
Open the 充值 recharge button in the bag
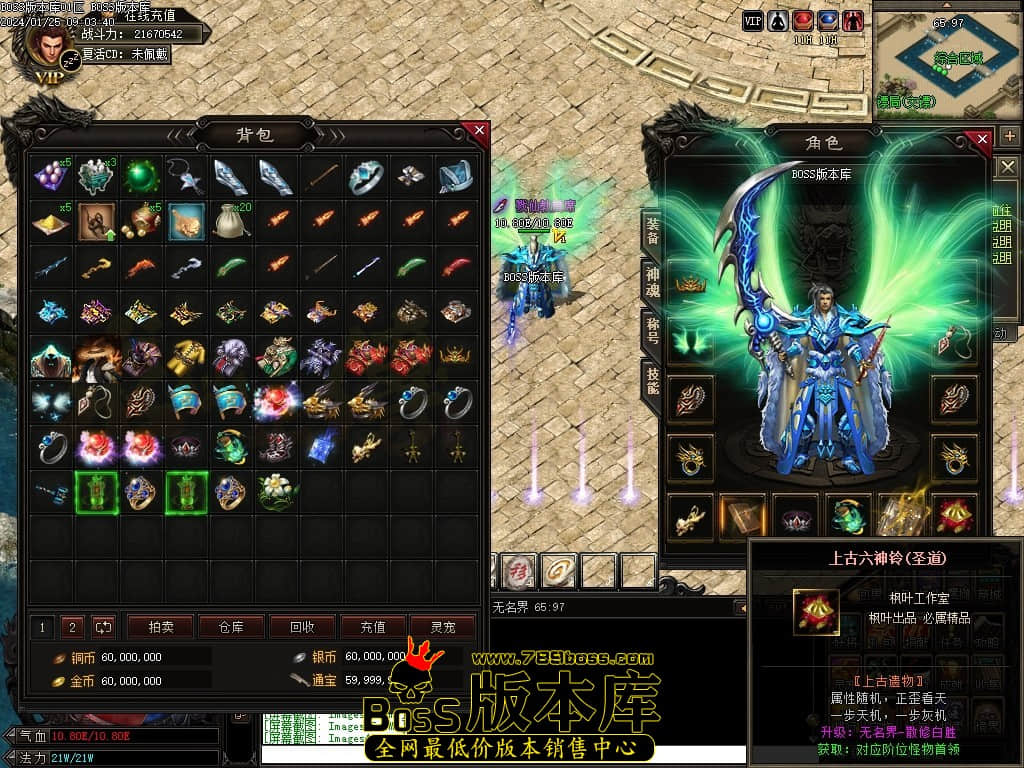[373, 627]
